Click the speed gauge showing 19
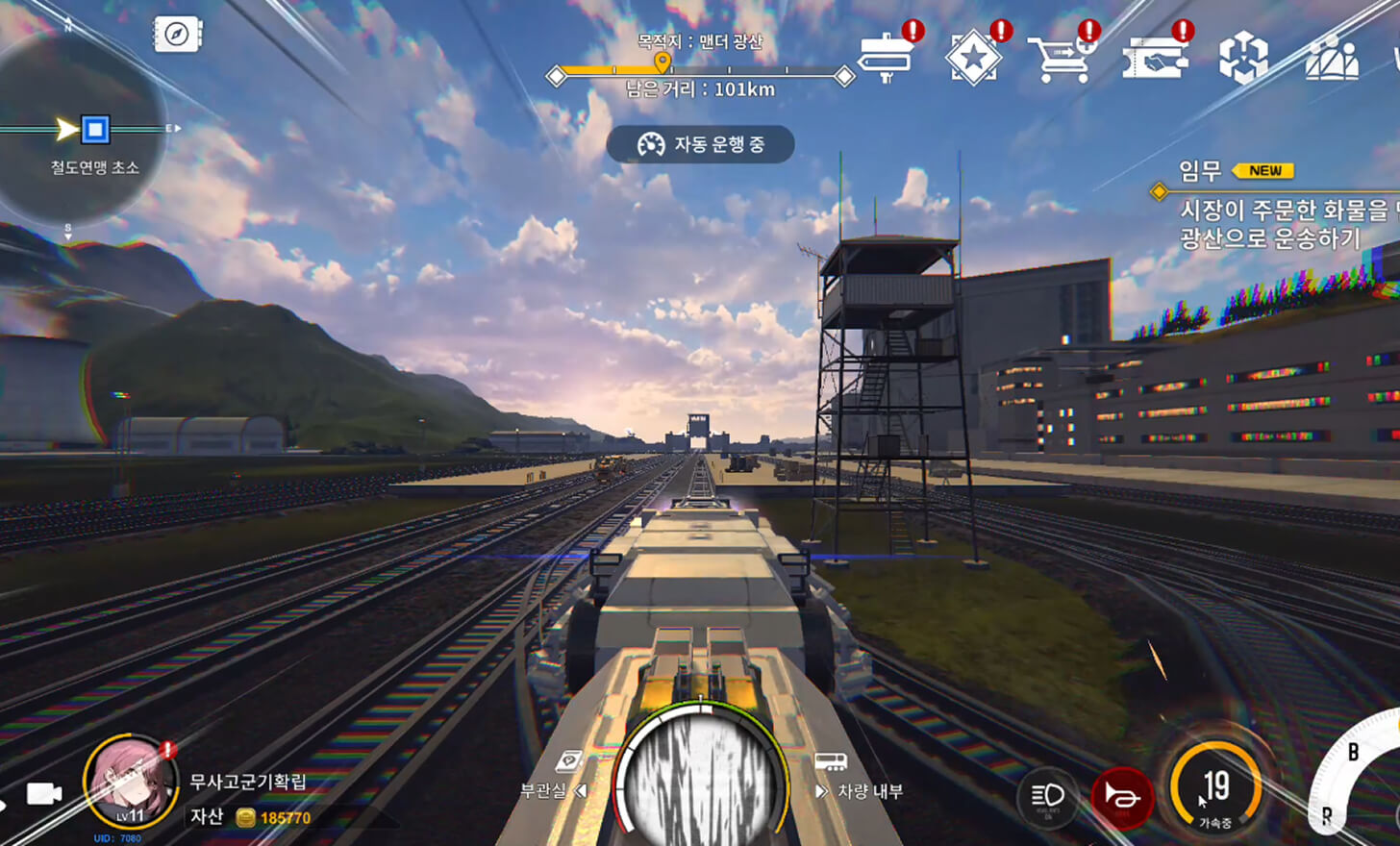 coord(1215,790)
